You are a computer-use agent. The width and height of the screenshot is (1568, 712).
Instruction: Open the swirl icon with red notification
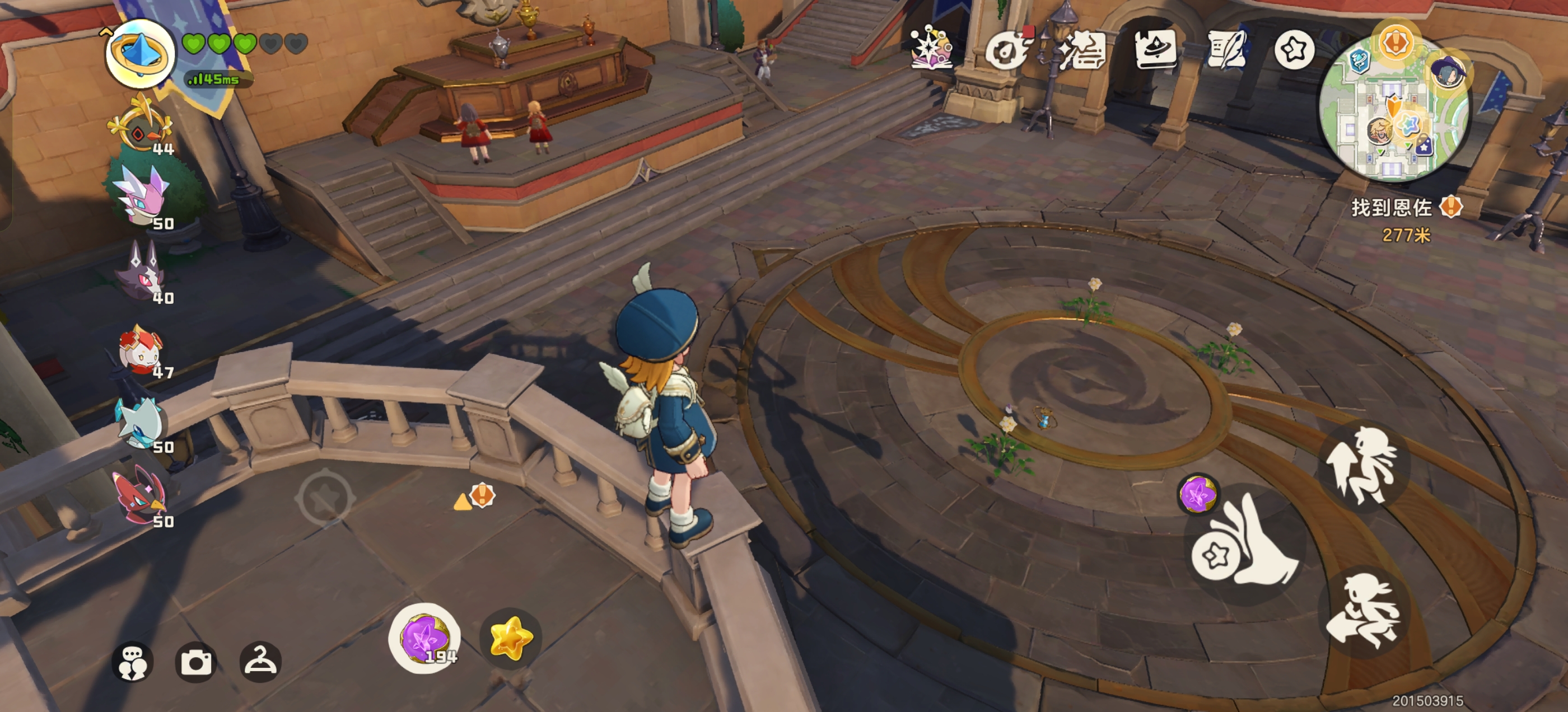[1007, 50]
